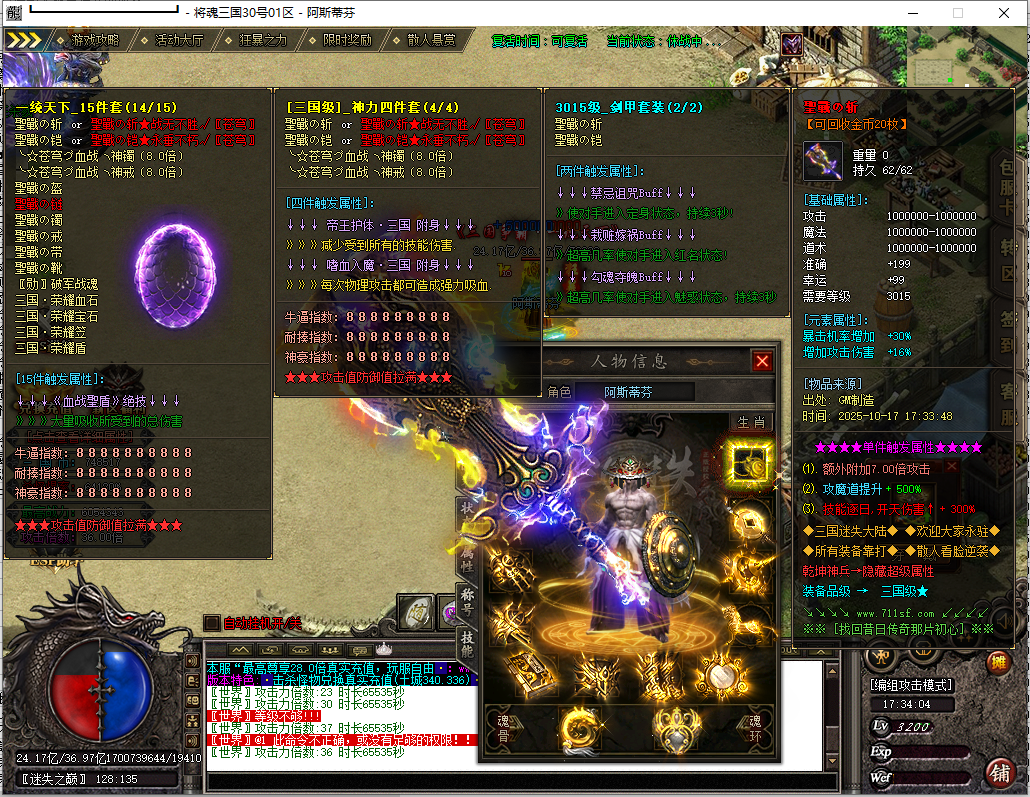Open the 铺 shop button
This screenshot has width=1030, height=797.
(998, 772)
